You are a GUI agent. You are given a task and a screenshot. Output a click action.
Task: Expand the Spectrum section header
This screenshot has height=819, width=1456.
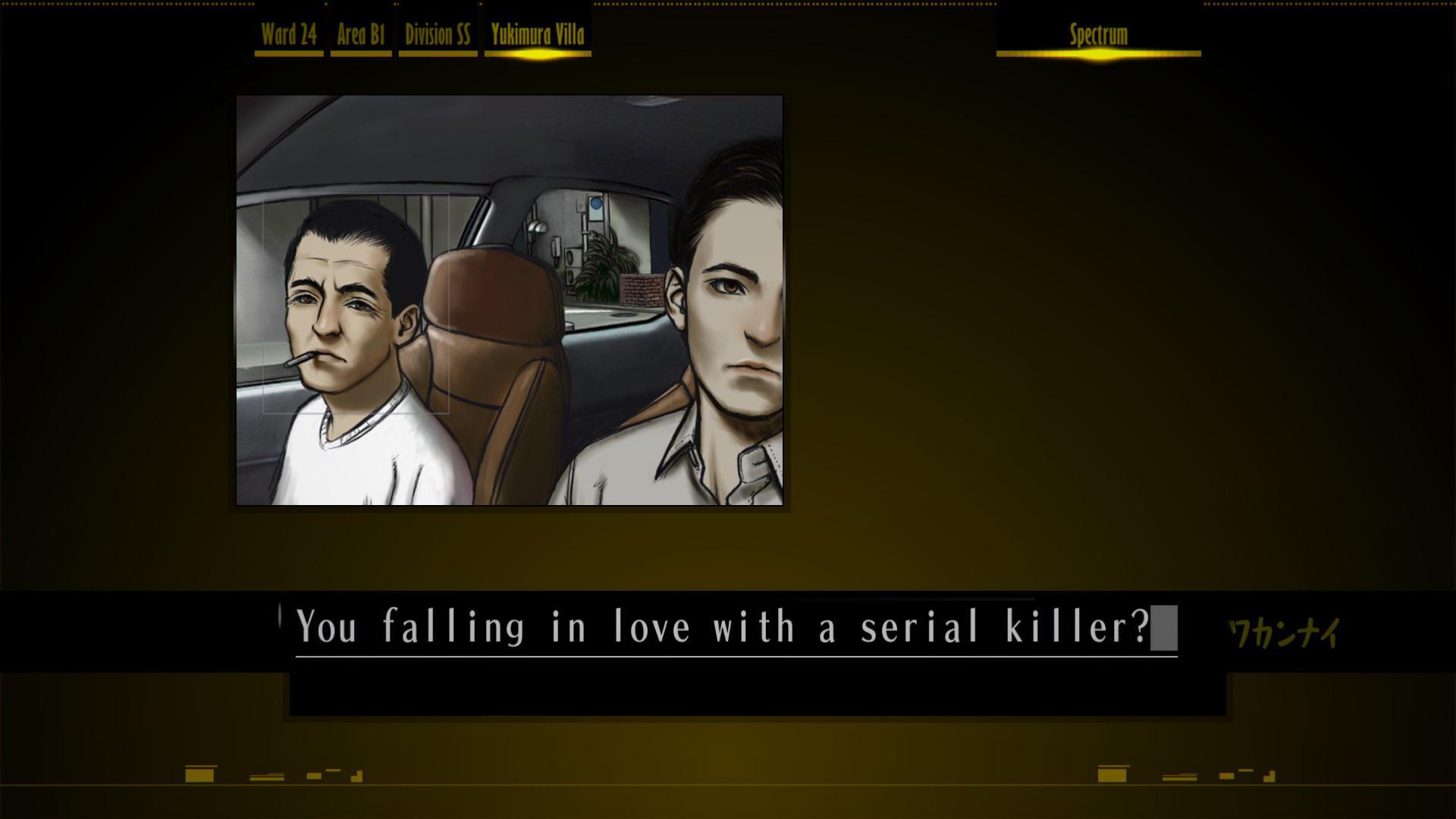1097,33
